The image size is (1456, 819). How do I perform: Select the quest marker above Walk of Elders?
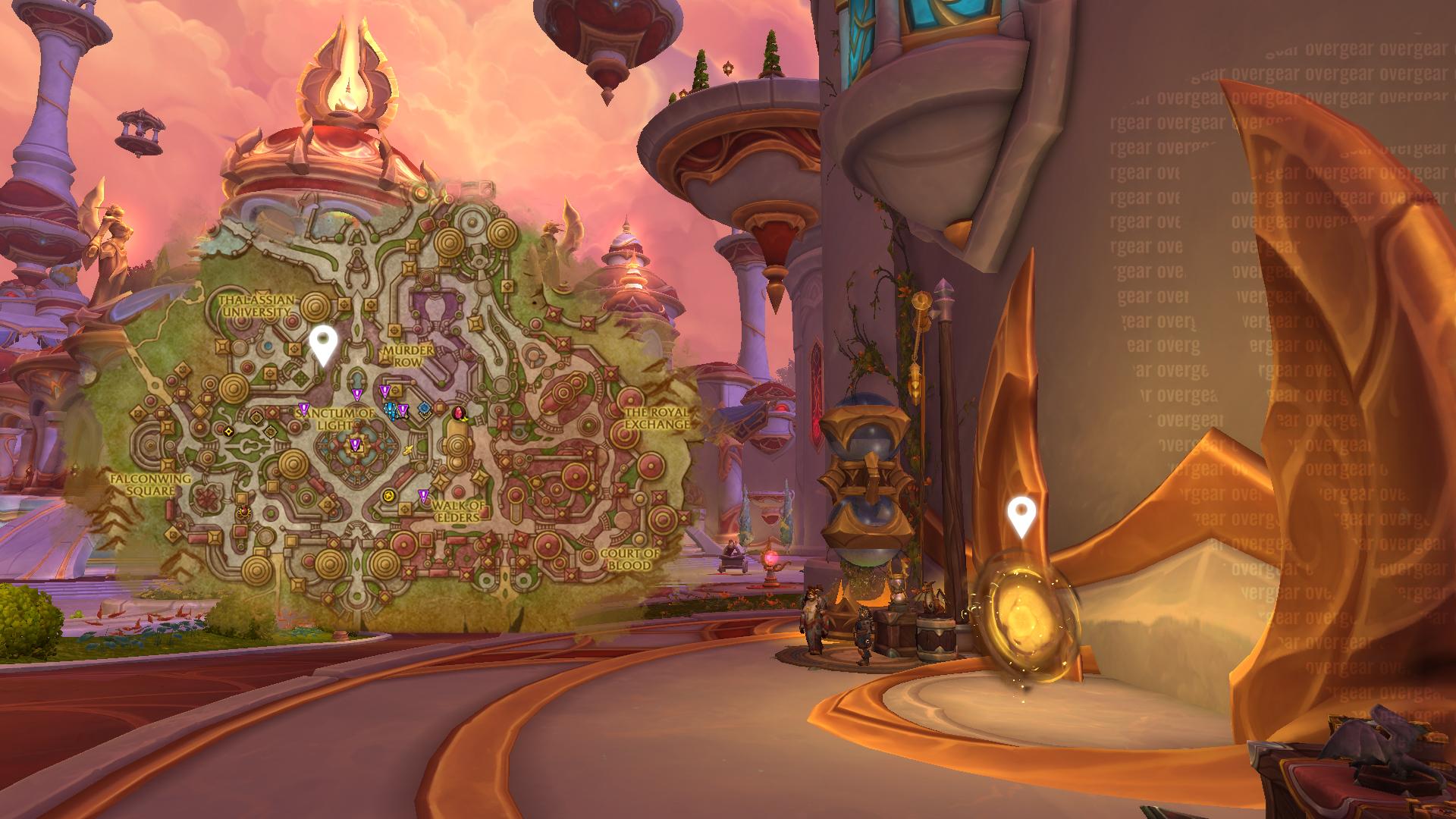pyautogui.click(x=423, y=496)
